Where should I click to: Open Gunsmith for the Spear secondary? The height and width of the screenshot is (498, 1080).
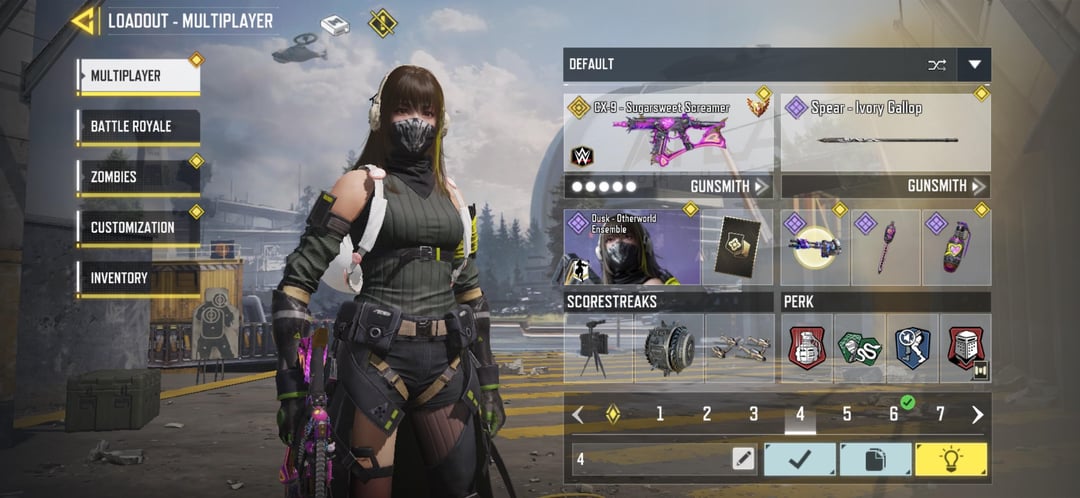[946, 186]
